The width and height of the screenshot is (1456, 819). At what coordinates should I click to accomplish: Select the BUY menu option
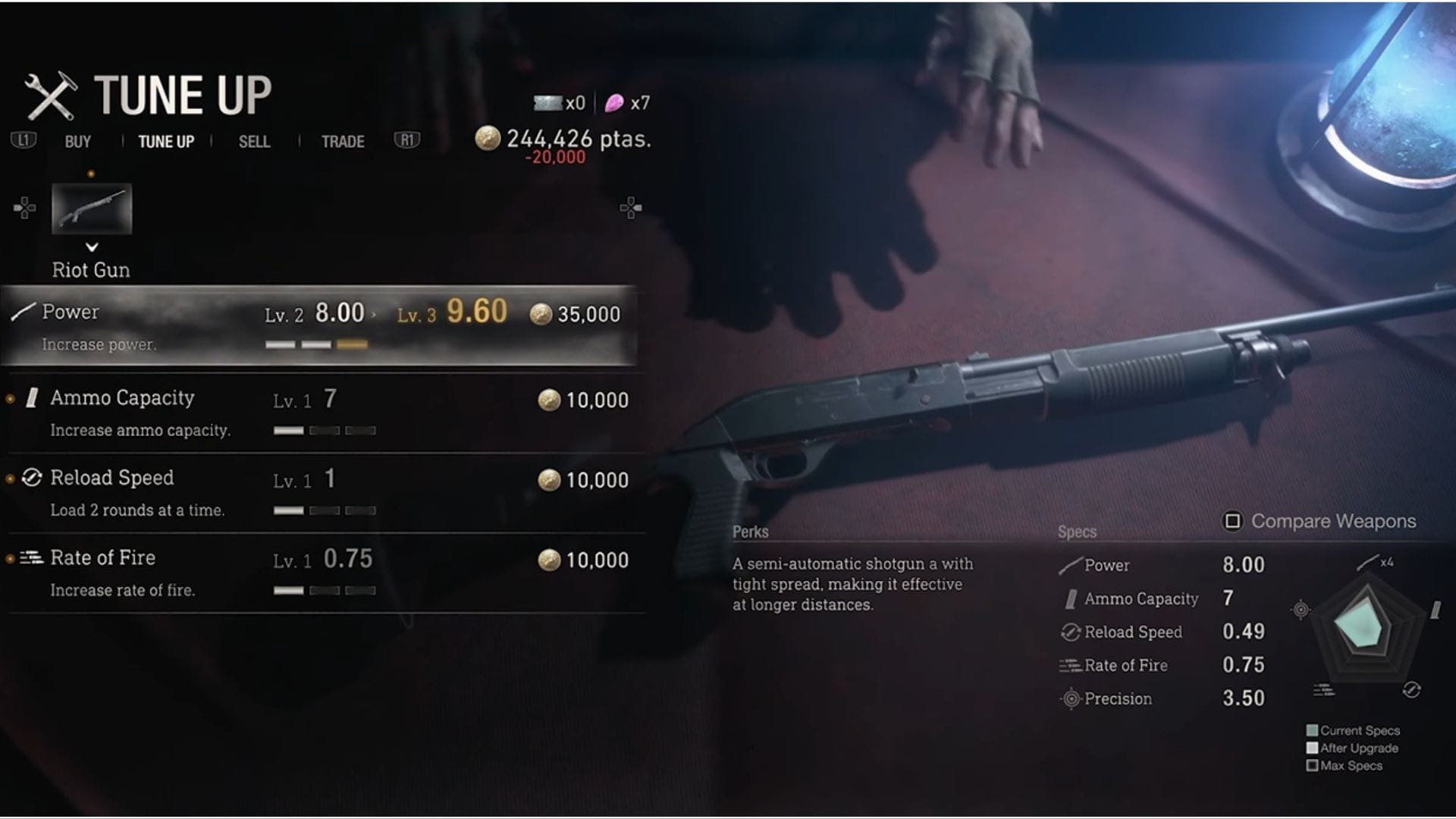pos(78,141)
